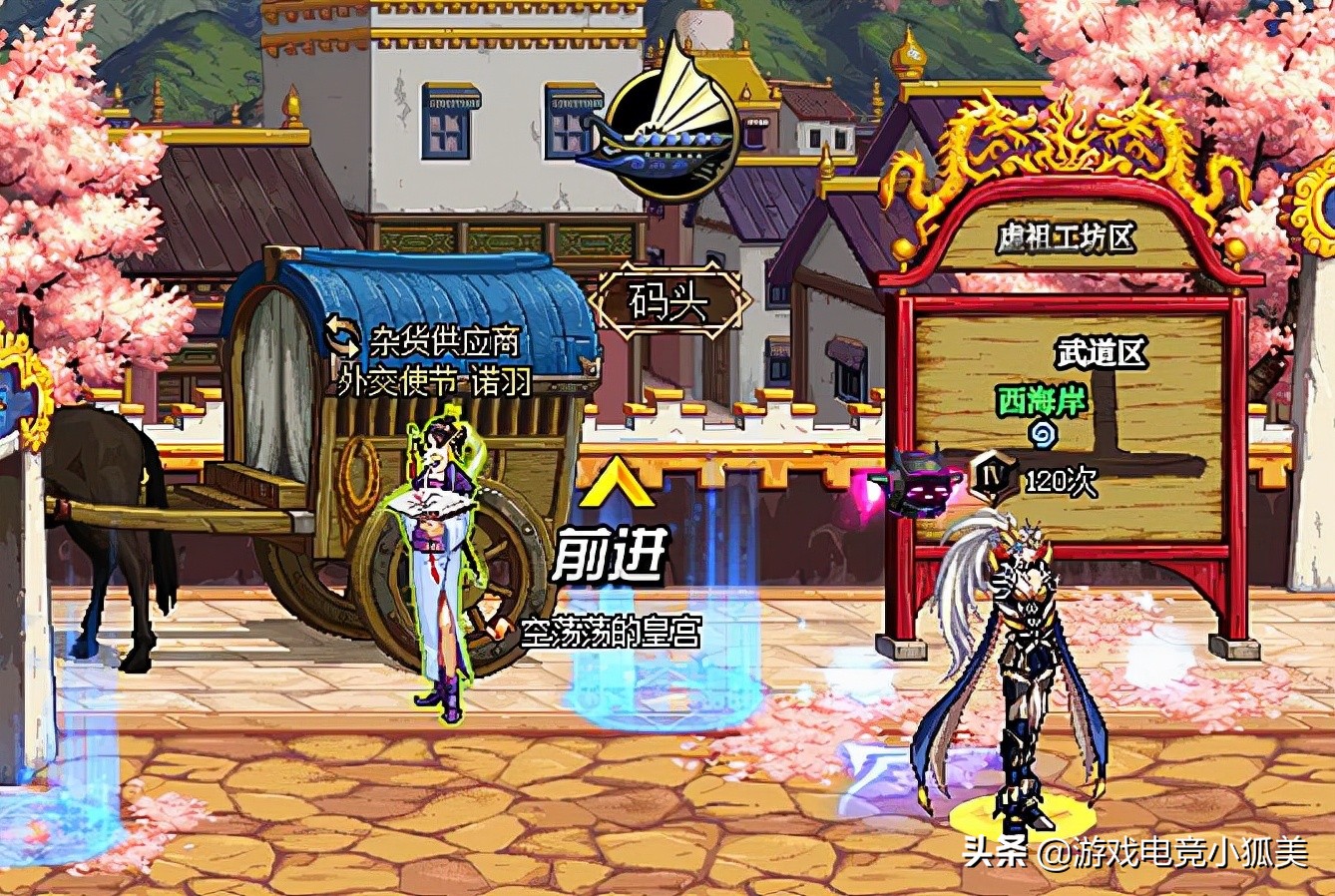Expand the 武道区 section of the notice board
This screenshot has width=1335, height=896.
point(1102,351)
